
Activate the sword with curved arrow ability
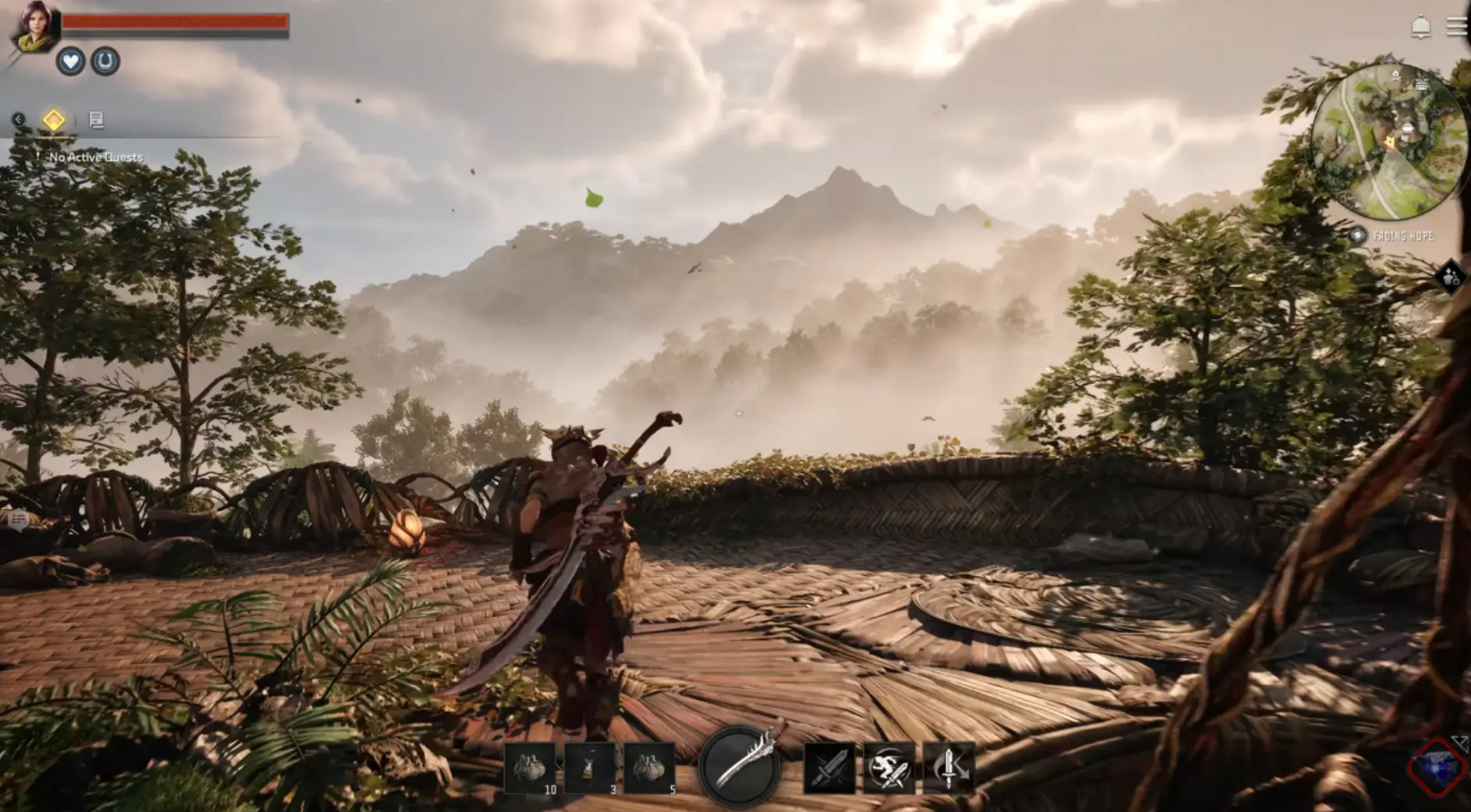tap(948, 767)
